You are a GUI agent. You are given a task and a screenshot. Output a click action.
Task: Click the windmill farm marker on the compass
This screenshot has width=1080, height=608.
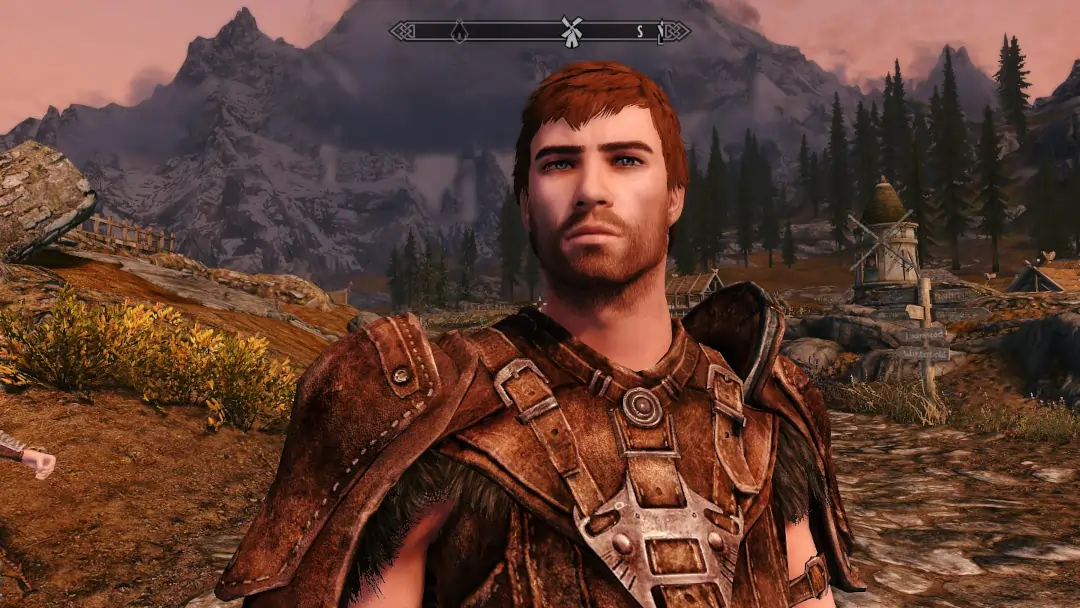(x=571, y=30)
